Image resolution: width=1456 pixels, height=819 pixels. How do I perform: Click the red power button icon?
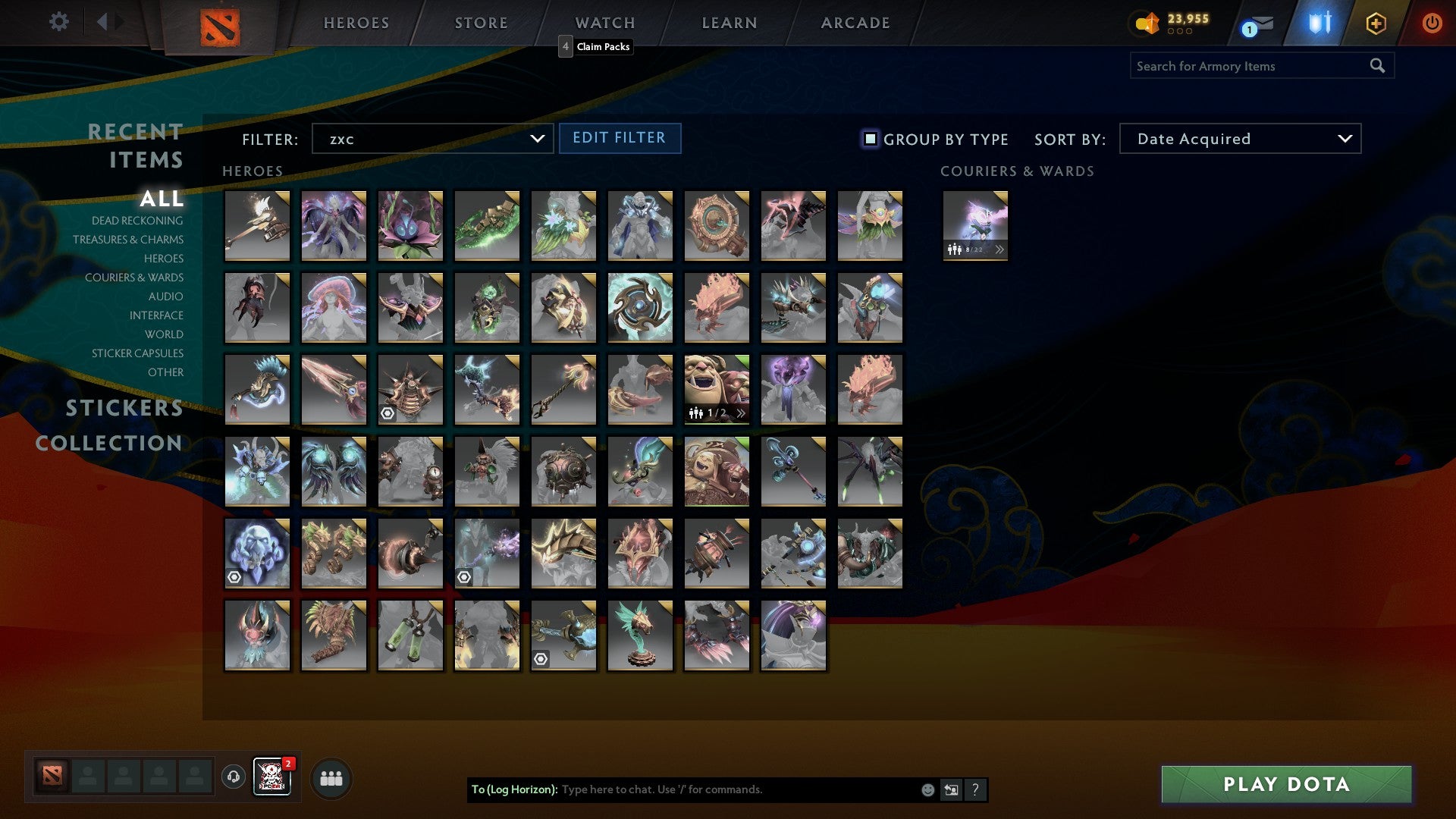coord(1432,23)
